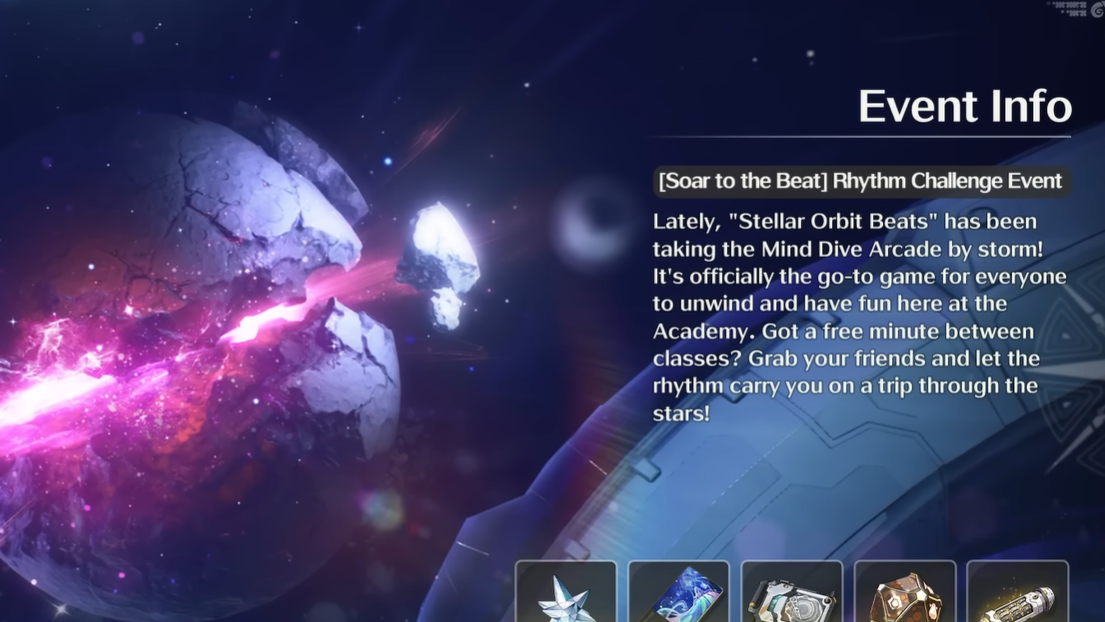
Task: View the glowing golden tube reward
Action: coord(1018,595)
